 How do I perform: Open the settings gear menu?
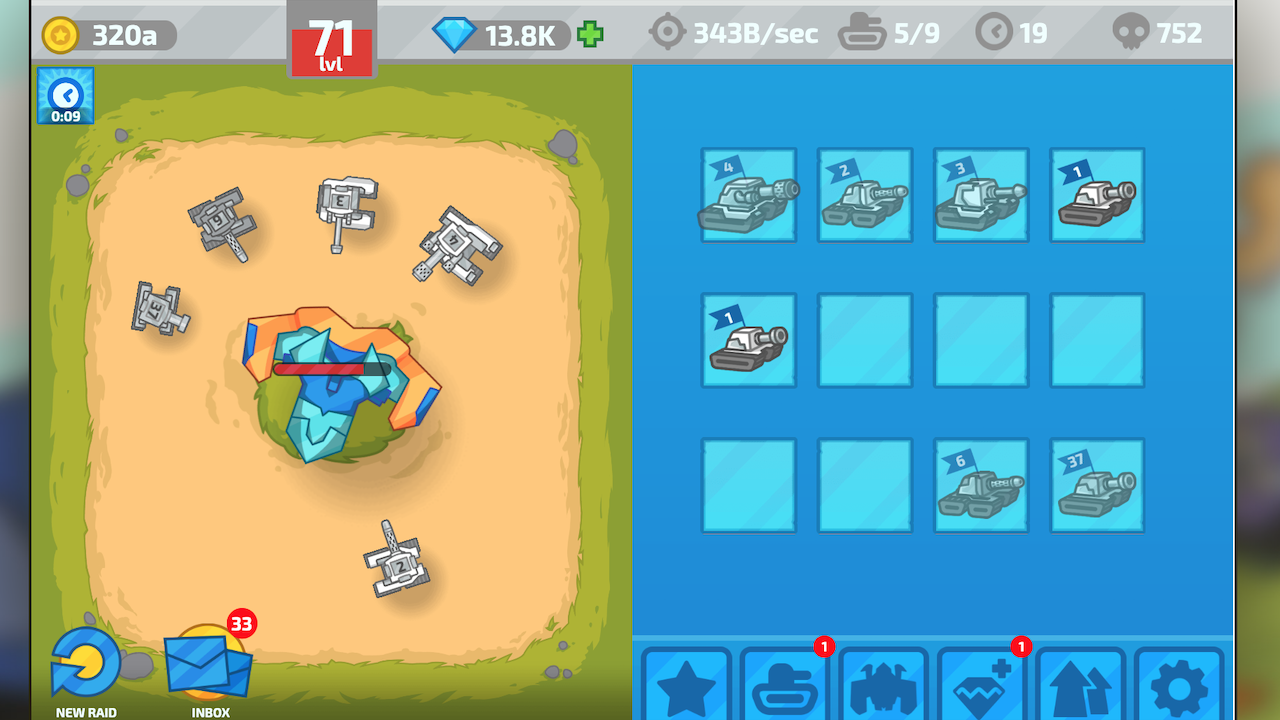click(1178, 690)
